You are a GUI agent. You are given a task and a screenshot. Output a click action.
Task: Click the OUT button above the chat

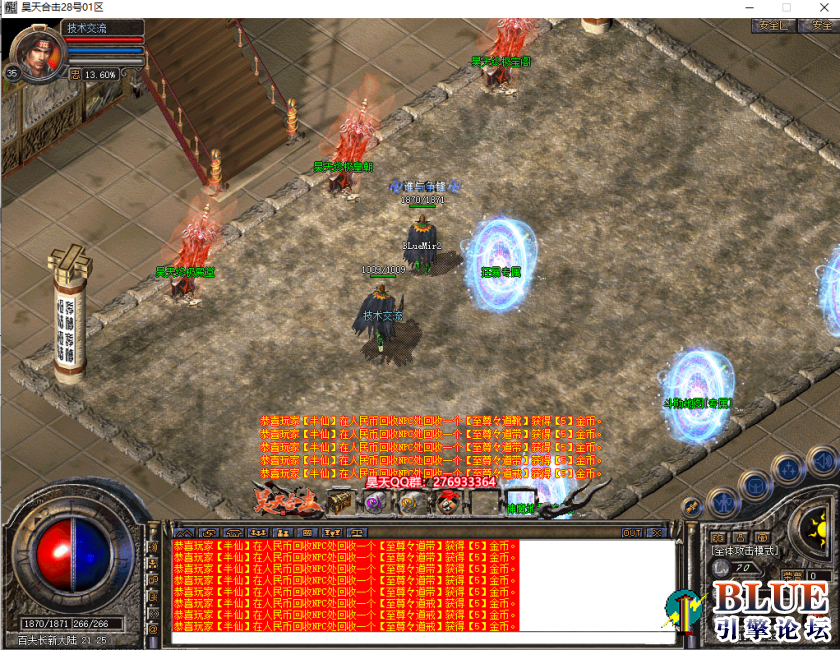tap(632, 532)
